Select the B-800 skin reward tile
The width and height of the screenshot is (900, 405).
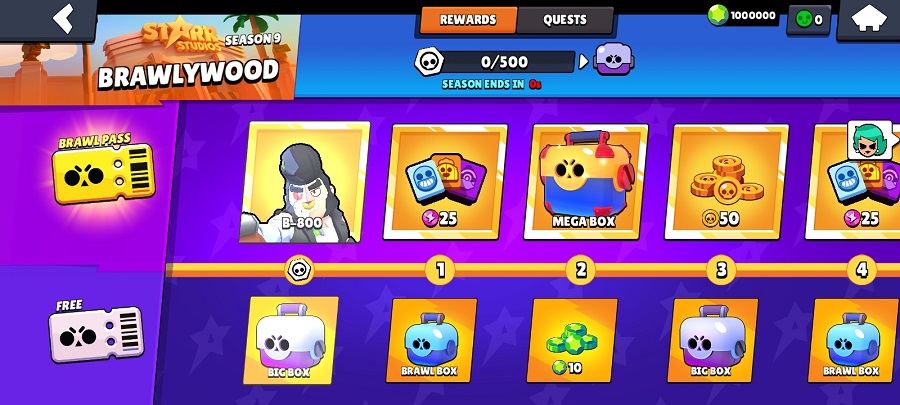pos(305,185)
